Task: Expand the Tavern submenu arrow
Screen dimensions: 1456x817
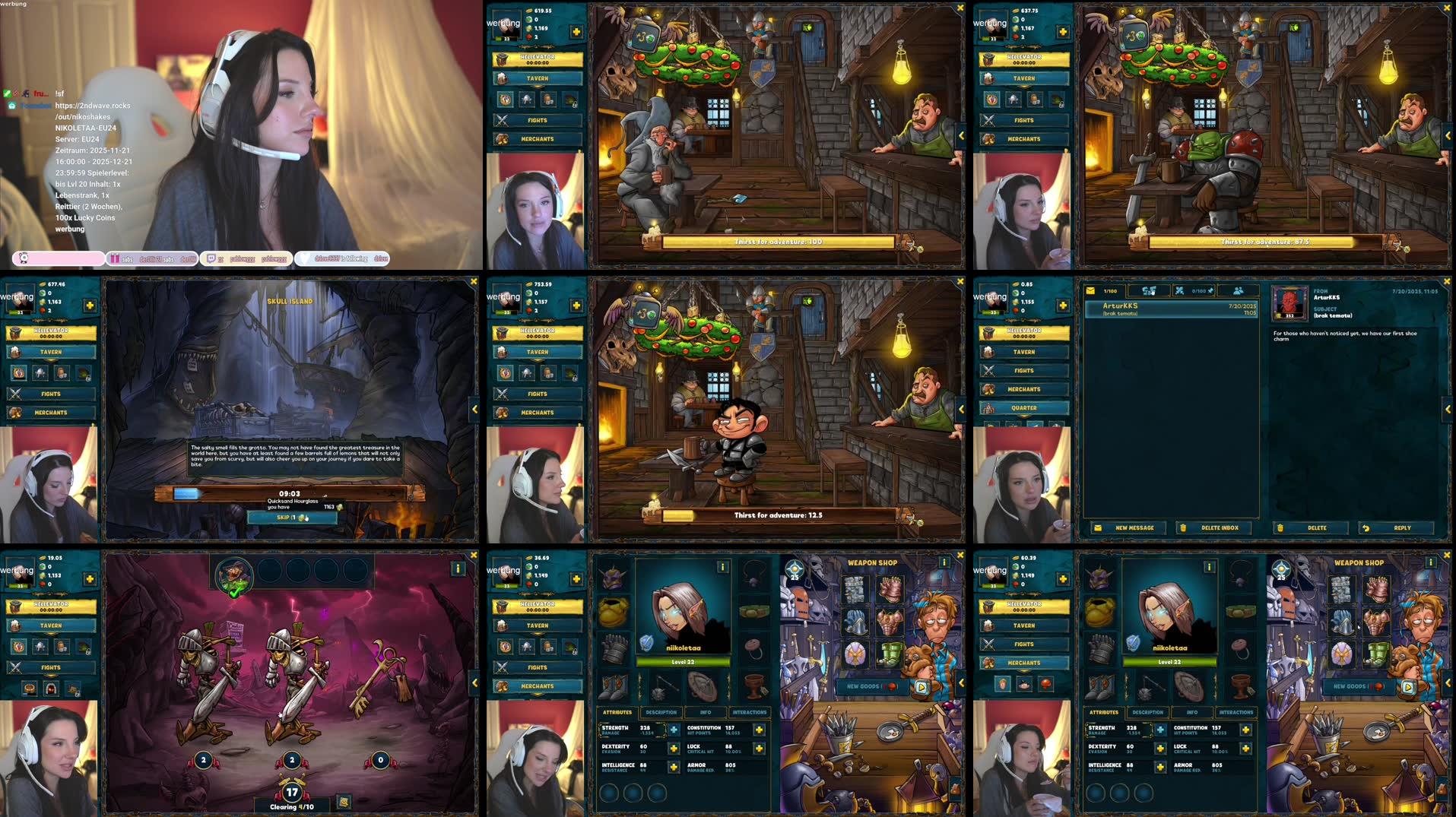Action: [537, 87]
